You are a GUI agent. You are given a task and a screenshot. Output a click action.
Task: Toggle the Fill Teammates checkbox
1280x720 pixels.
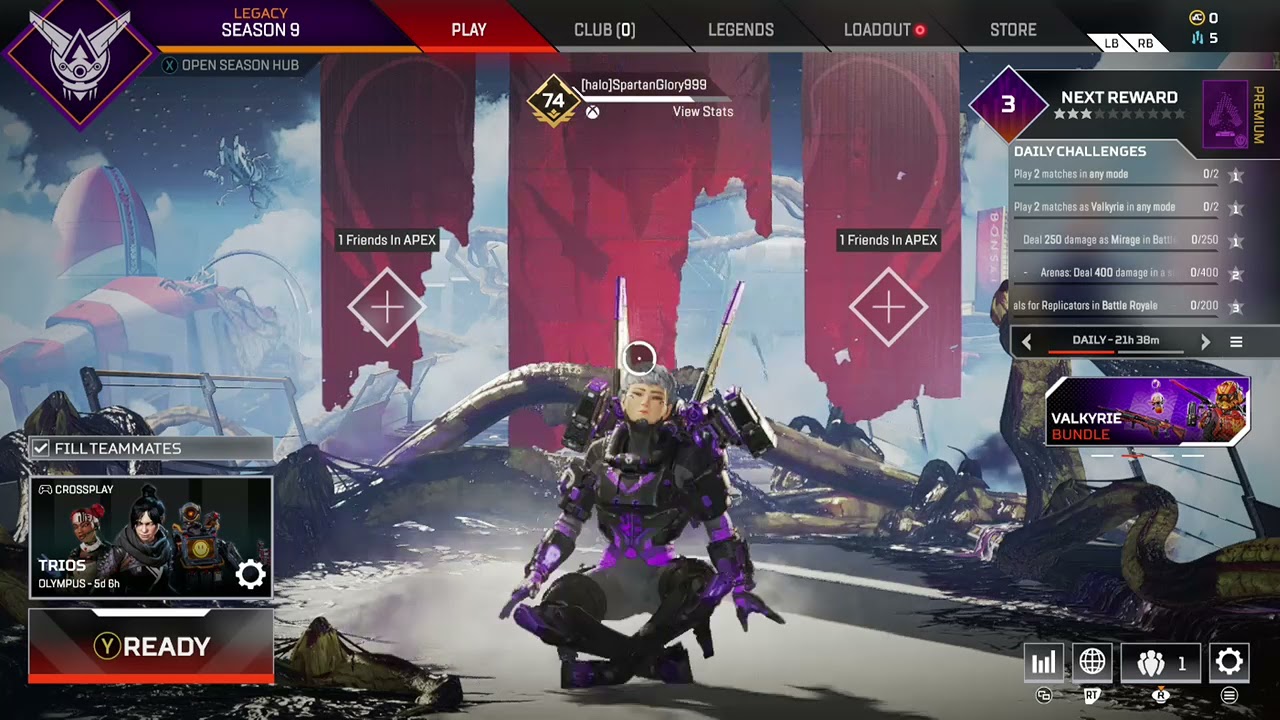[41, 448]
